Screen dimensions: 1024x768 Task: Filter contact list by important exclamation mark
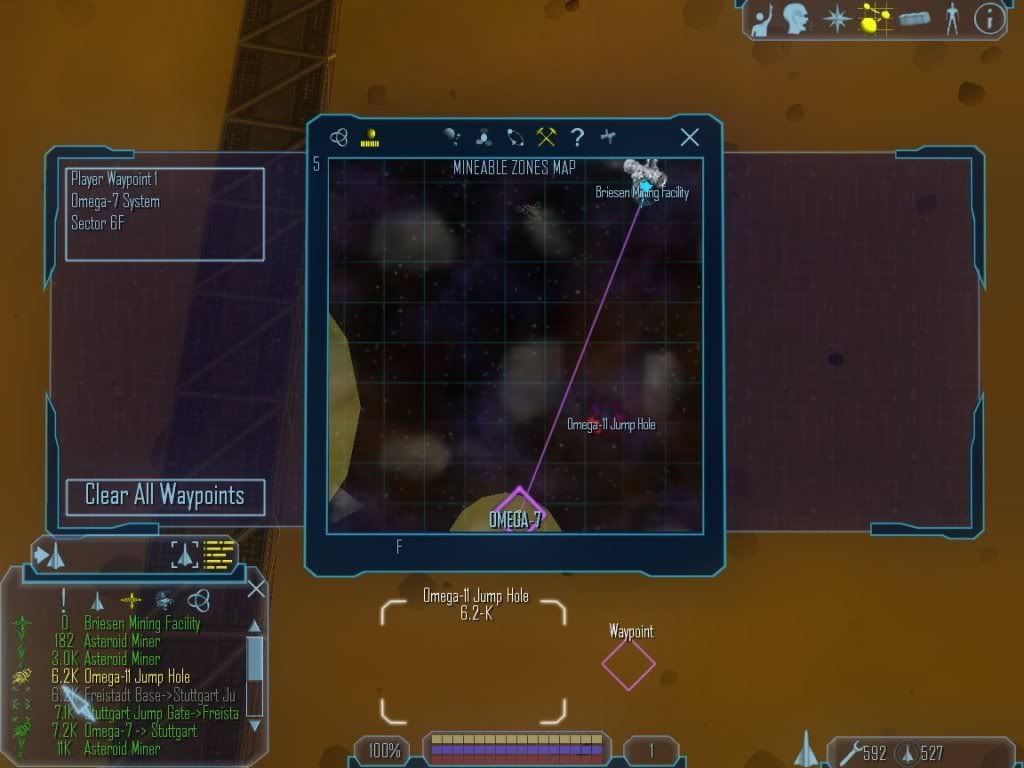tap(64, 600)
